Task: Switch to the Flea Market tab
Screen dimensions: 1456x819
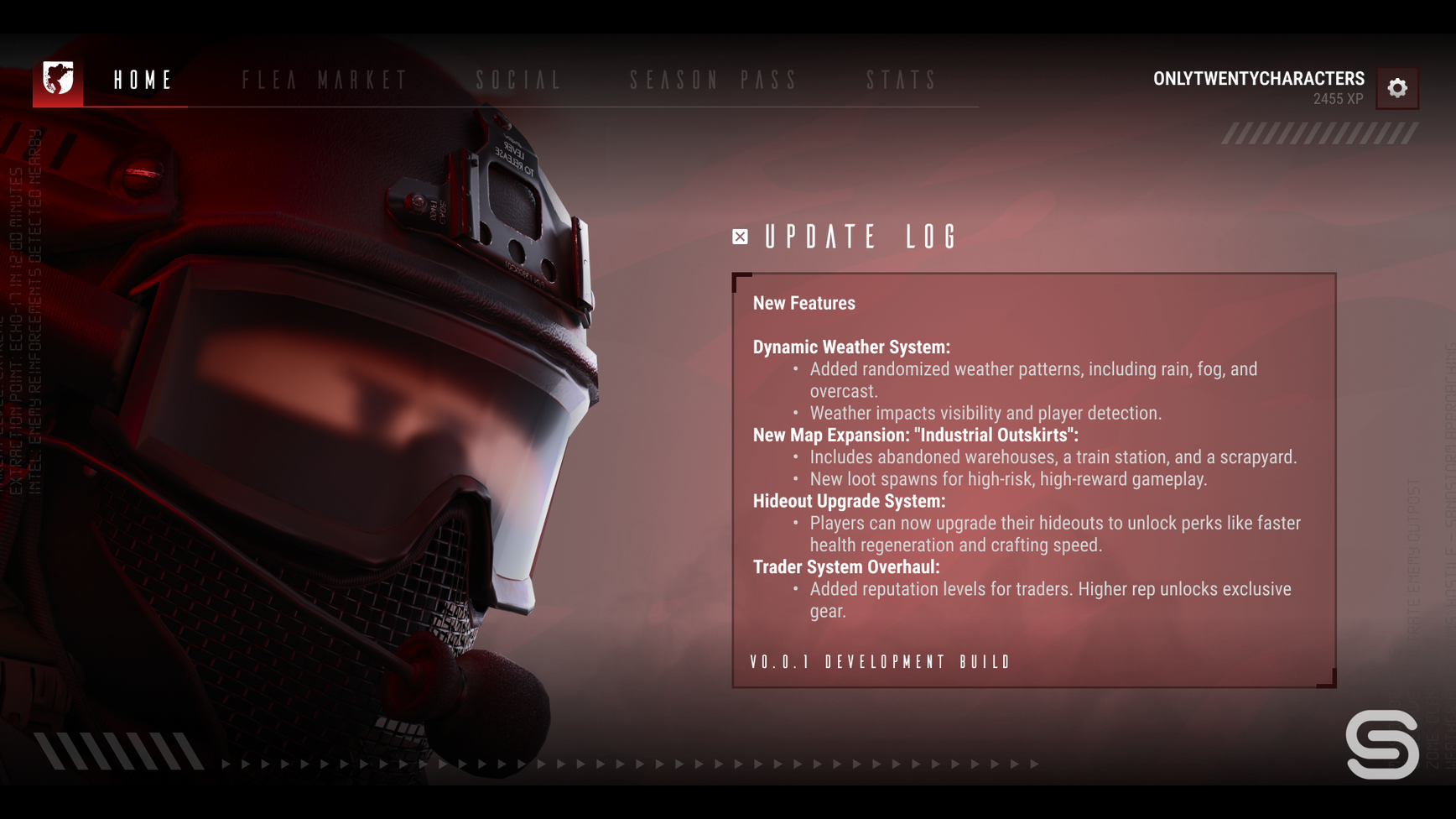Action: pos(325,81)
